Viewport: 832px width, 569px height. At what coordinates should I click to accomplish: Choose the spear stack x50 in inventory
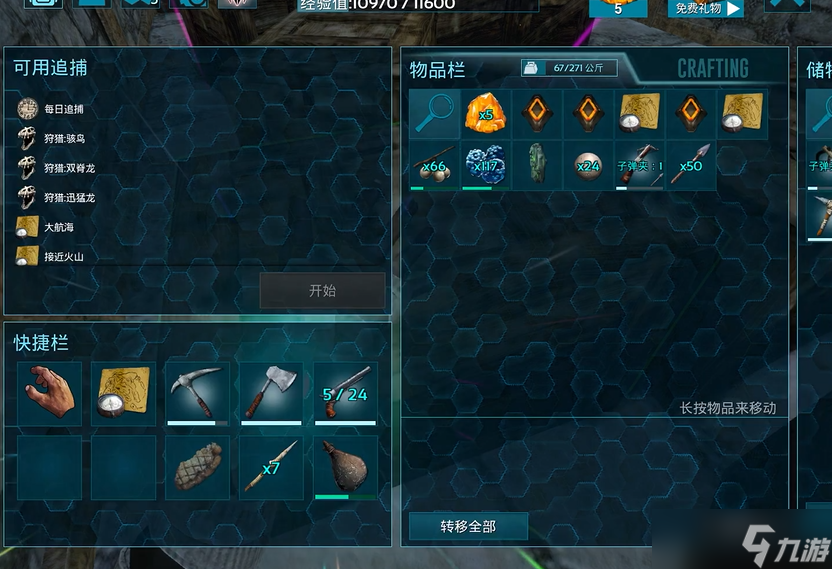pos(690,166)
